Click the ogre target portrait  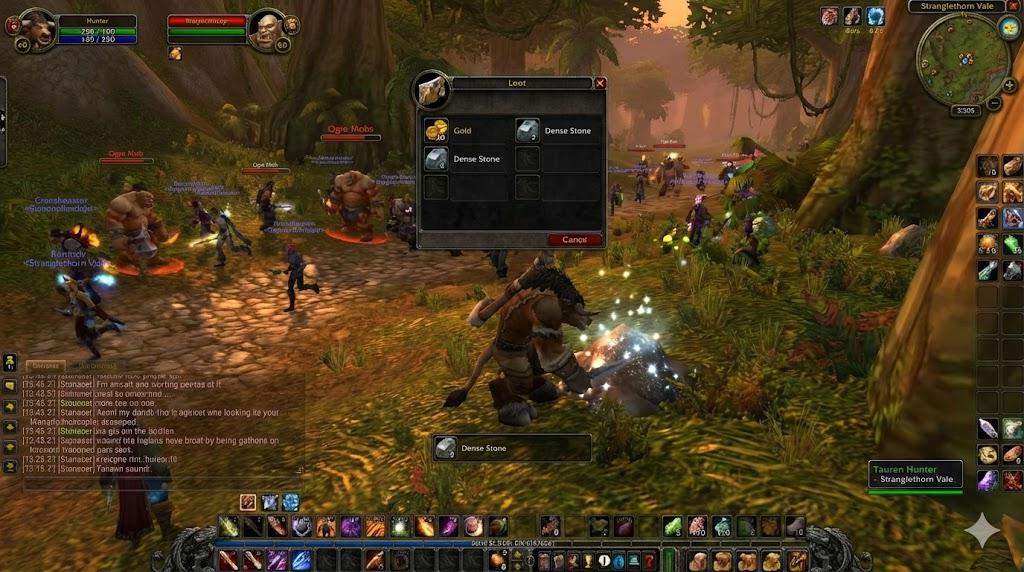(x=268, y=29)
